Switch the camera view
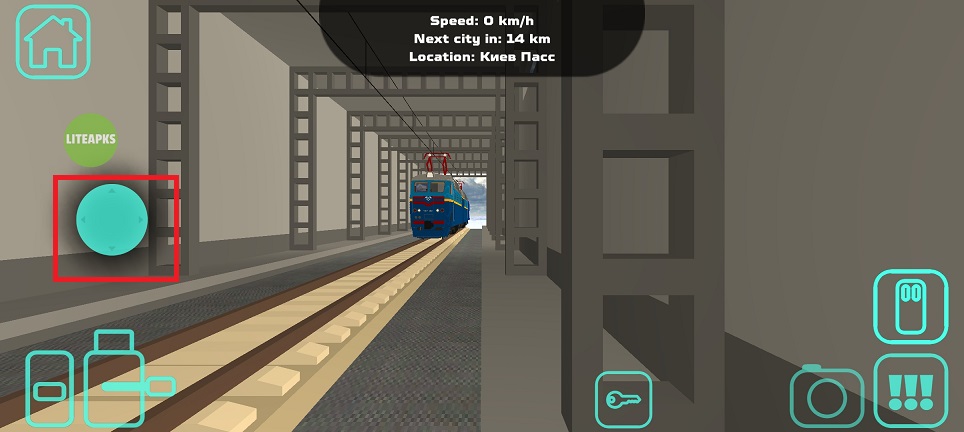This screenshot has height=432, width=964. coord(826,397)
